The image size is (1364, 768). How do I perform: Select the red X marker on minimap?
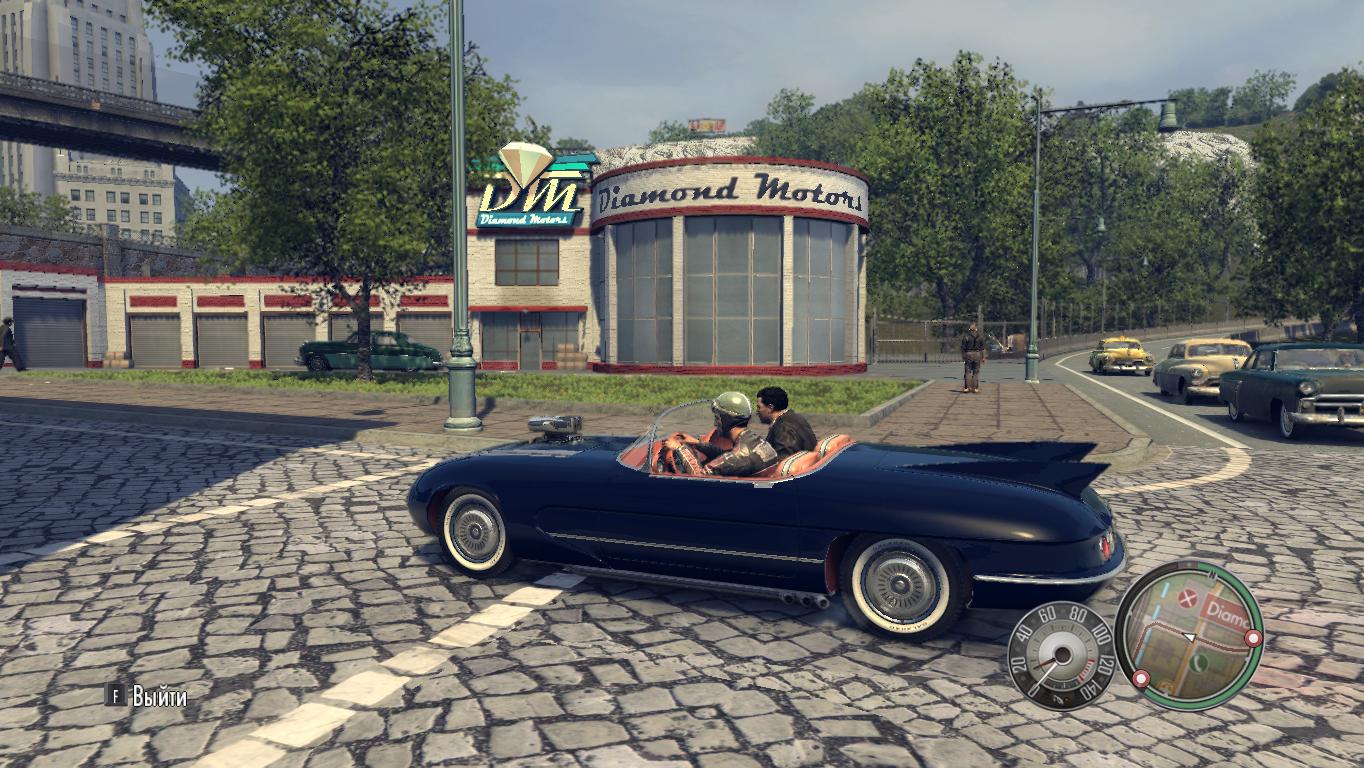(x=1188, y=599)
